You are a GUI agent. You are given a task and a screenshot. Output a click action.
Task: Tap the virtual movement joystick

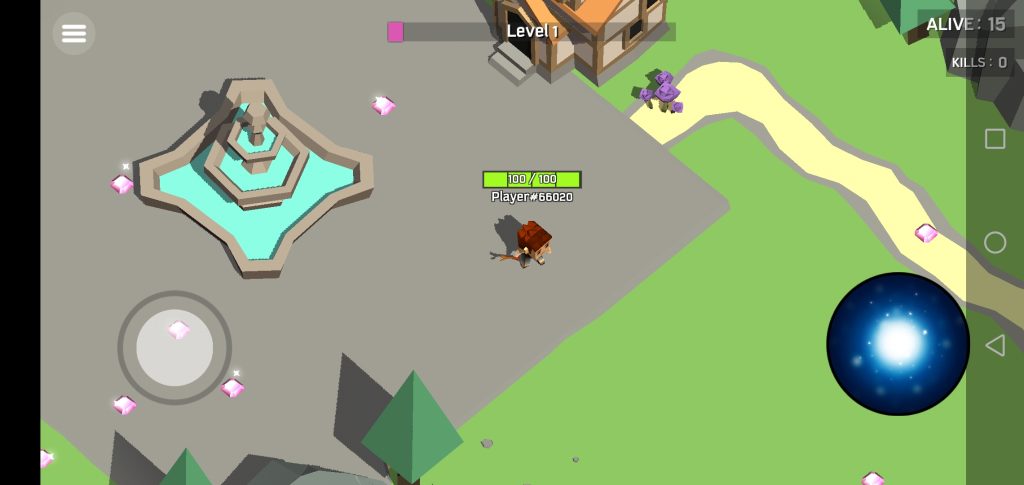pyautogui.click(x=175, y=347)
